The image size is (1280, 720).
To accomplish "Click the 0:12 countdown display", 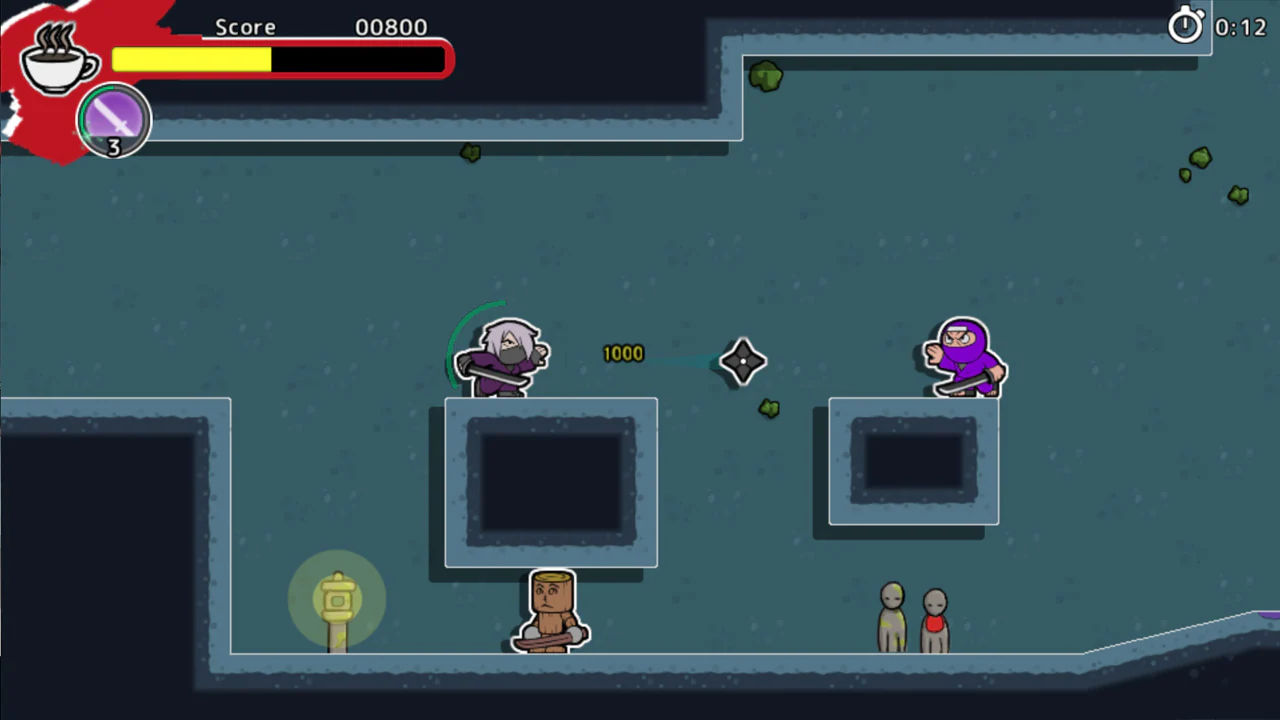I will coord(1240,27).
